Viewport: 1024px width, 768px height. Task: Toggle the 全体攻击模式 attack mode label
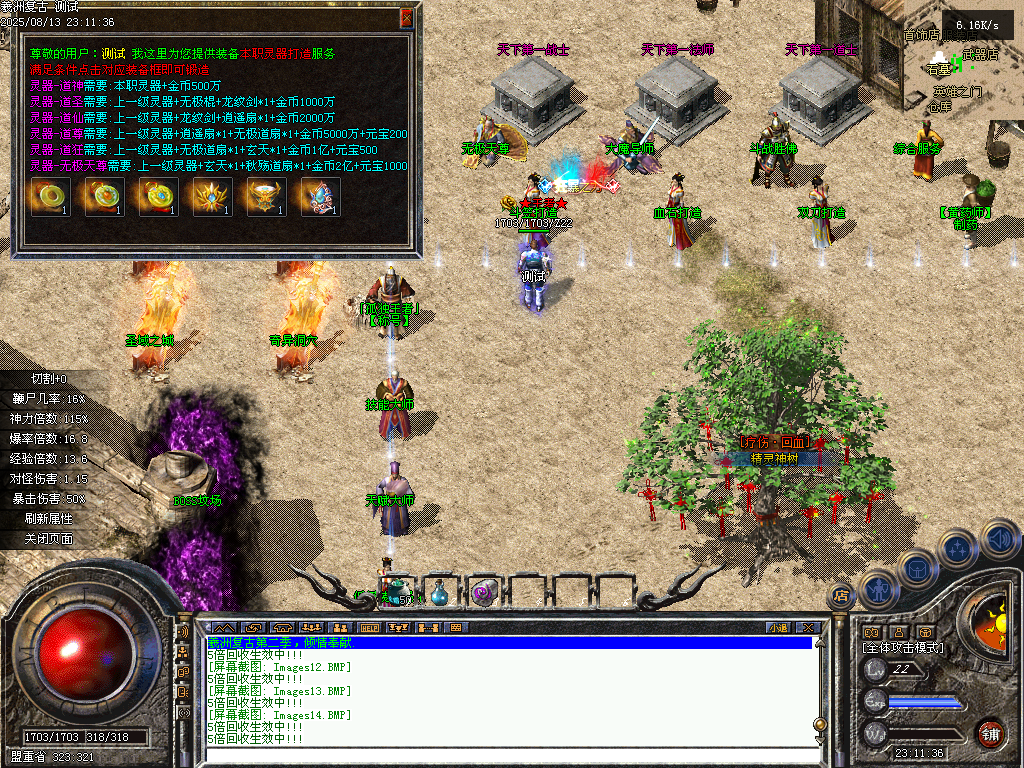coord(904,648)
